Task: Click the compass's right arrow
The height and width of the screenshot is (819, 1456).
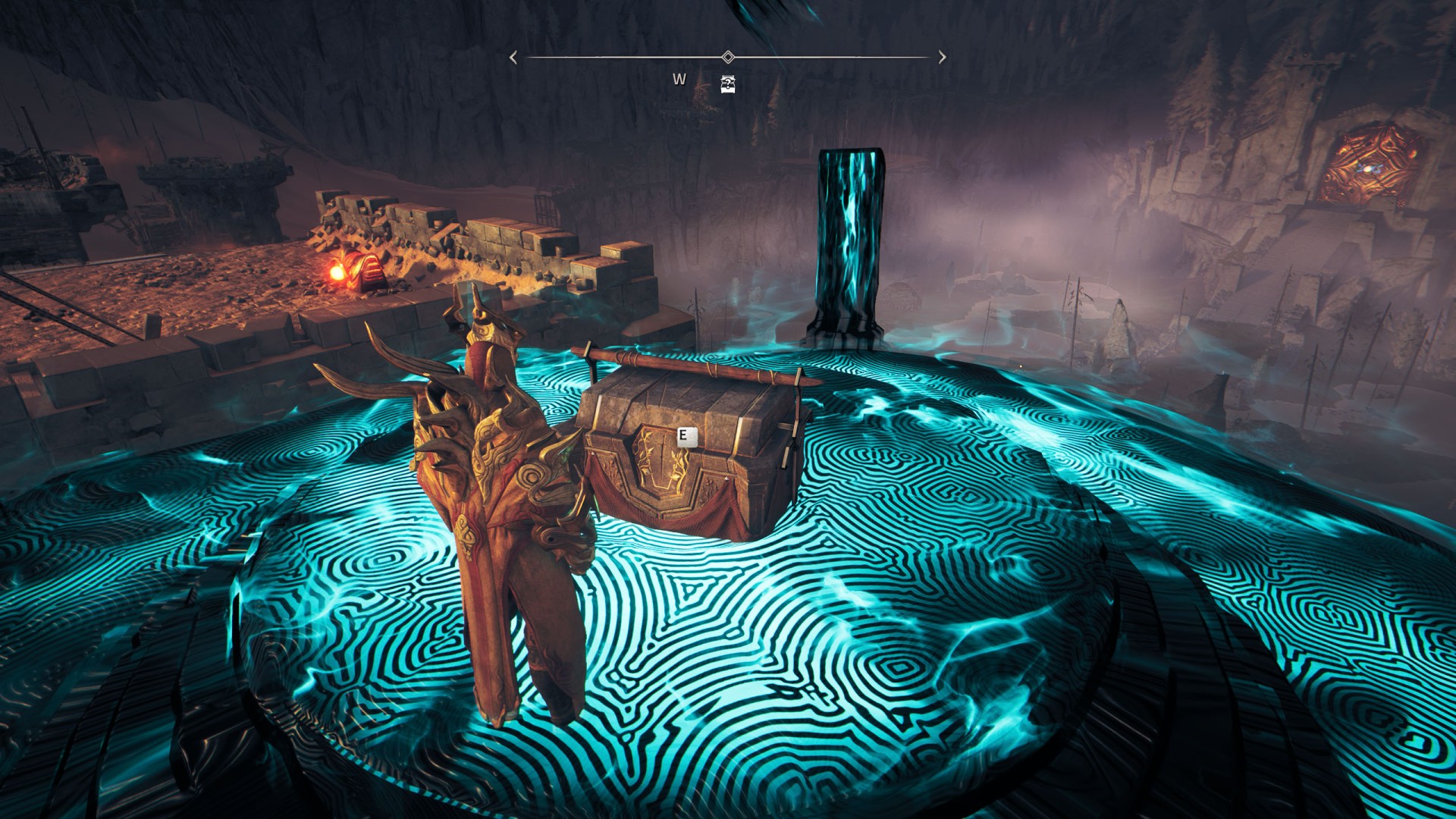Action: (x=942, y=58)
